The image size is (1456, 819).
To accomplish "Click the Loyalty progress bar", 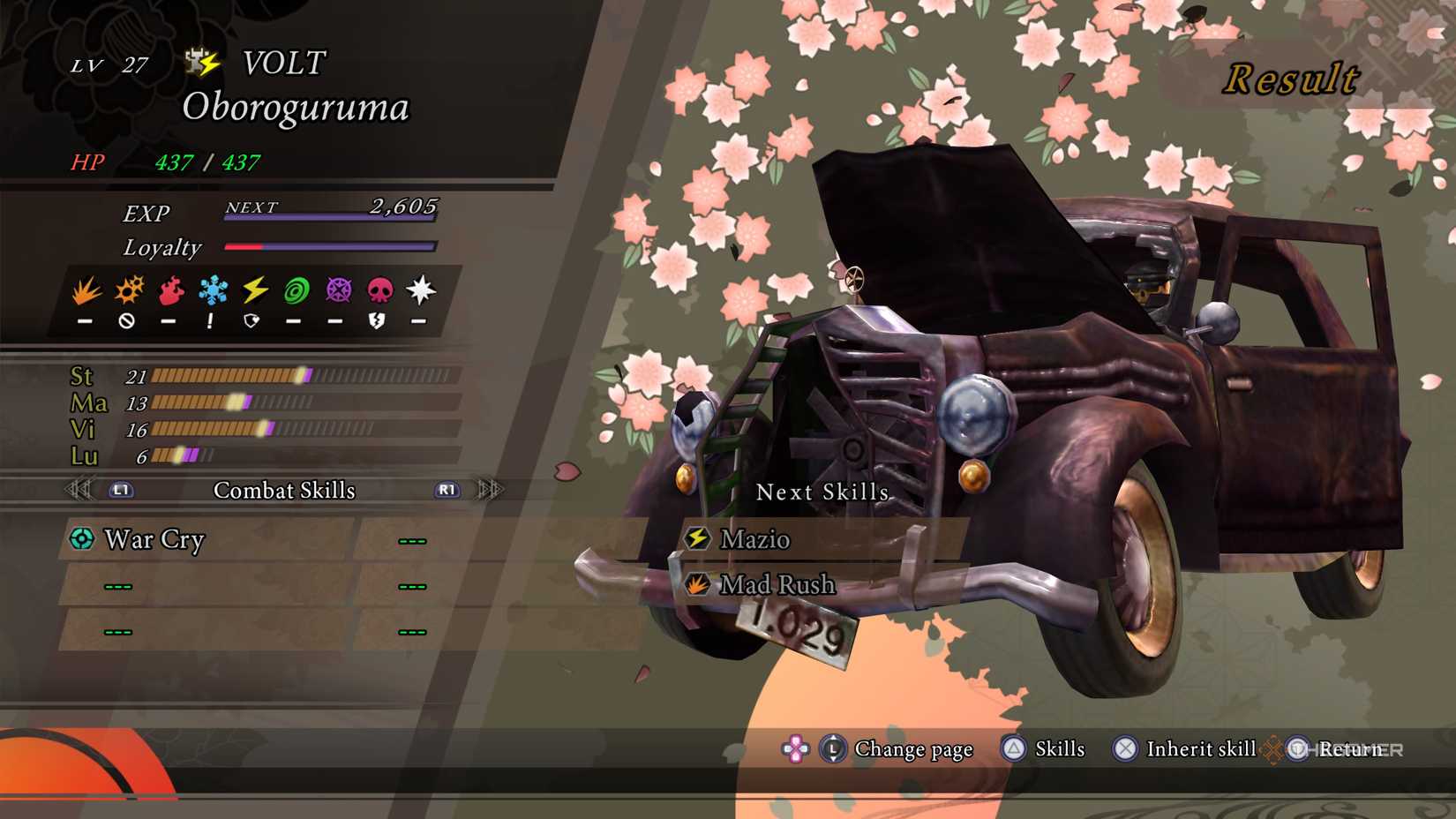I will coord(331,246).
